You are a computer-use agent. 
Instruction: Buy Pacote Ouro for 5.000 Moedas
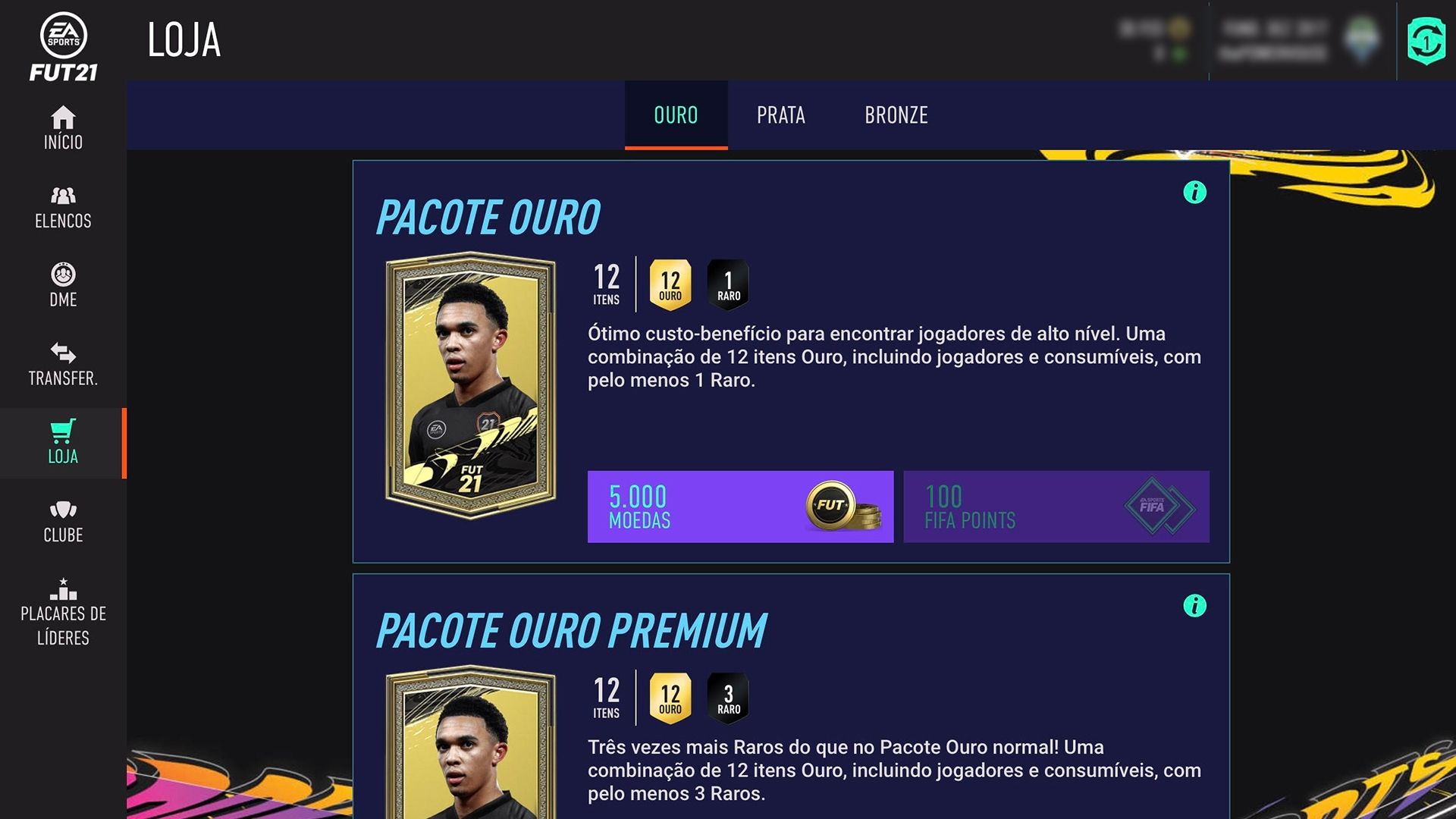(739, 507)
